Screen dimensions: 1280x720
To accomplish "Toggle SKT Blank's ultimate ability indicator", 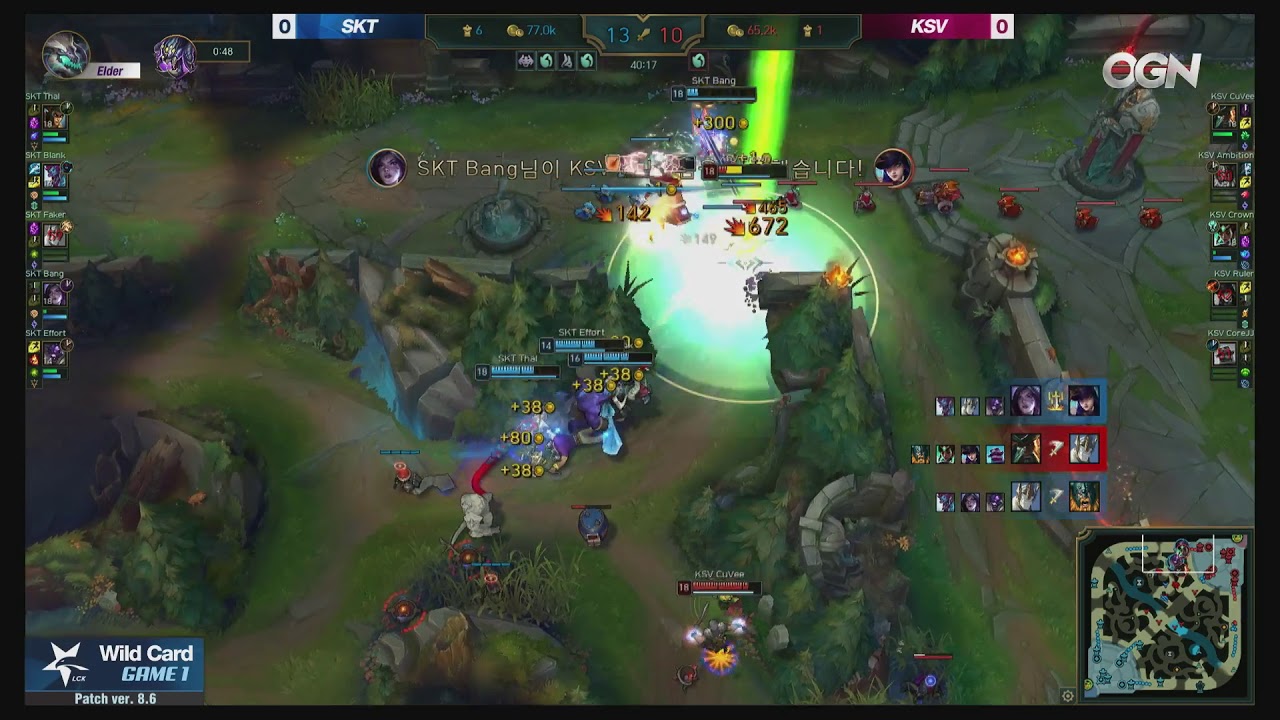I will tap(66, 166).
